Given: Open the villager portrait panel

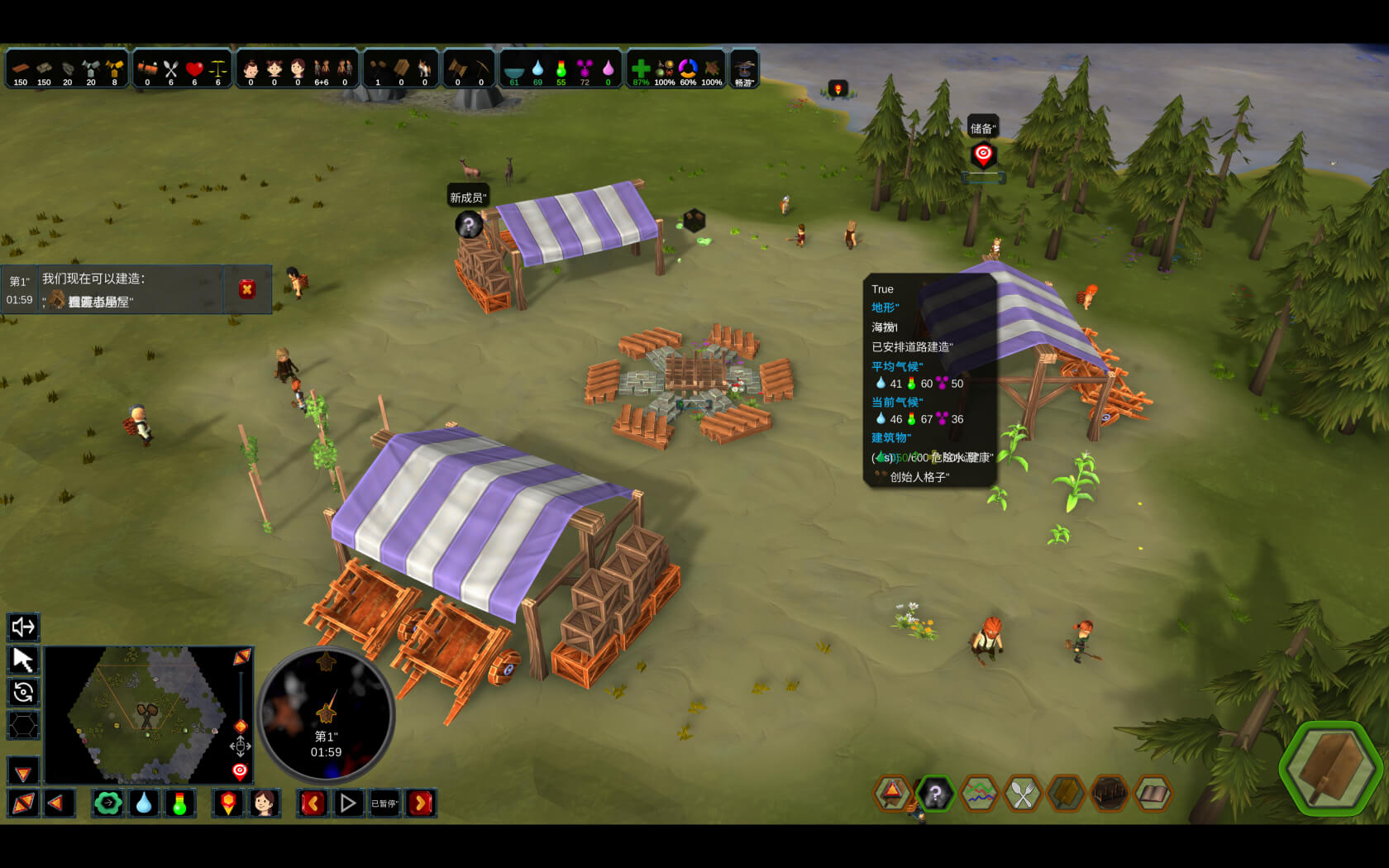Looking at the screenshot, I should pyautogui.click(x=264, y=803).
